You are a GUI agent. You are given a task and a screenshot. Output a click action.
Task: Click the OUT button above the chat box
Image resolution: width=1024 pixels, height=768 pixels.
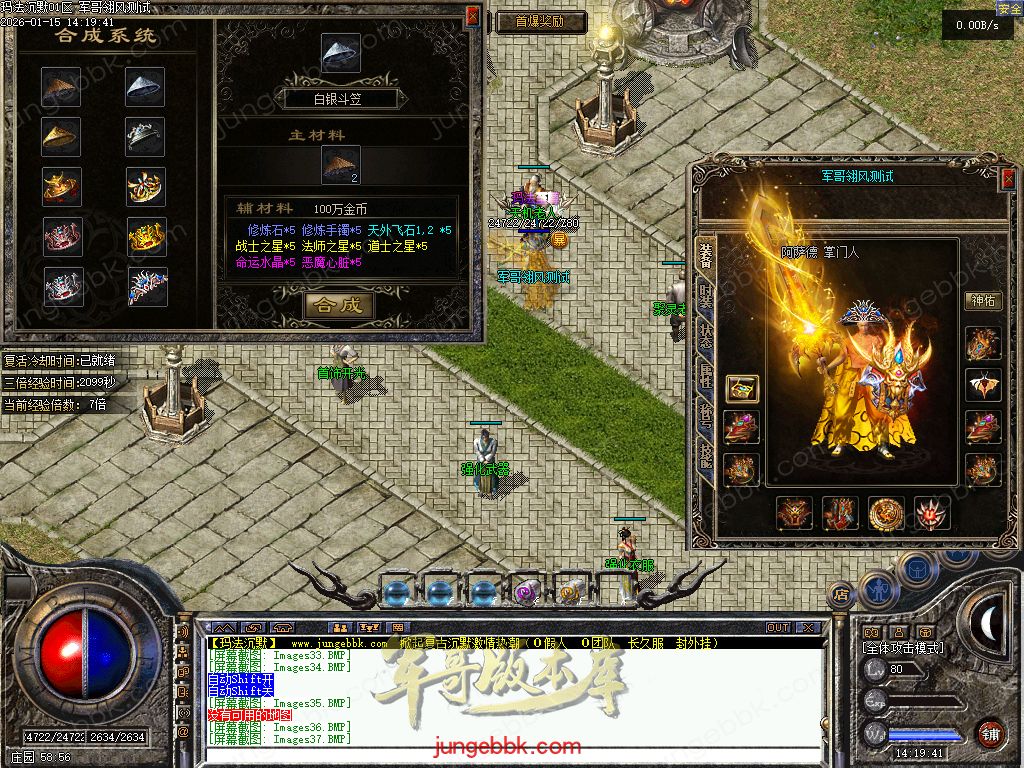(x=778, y=628)
